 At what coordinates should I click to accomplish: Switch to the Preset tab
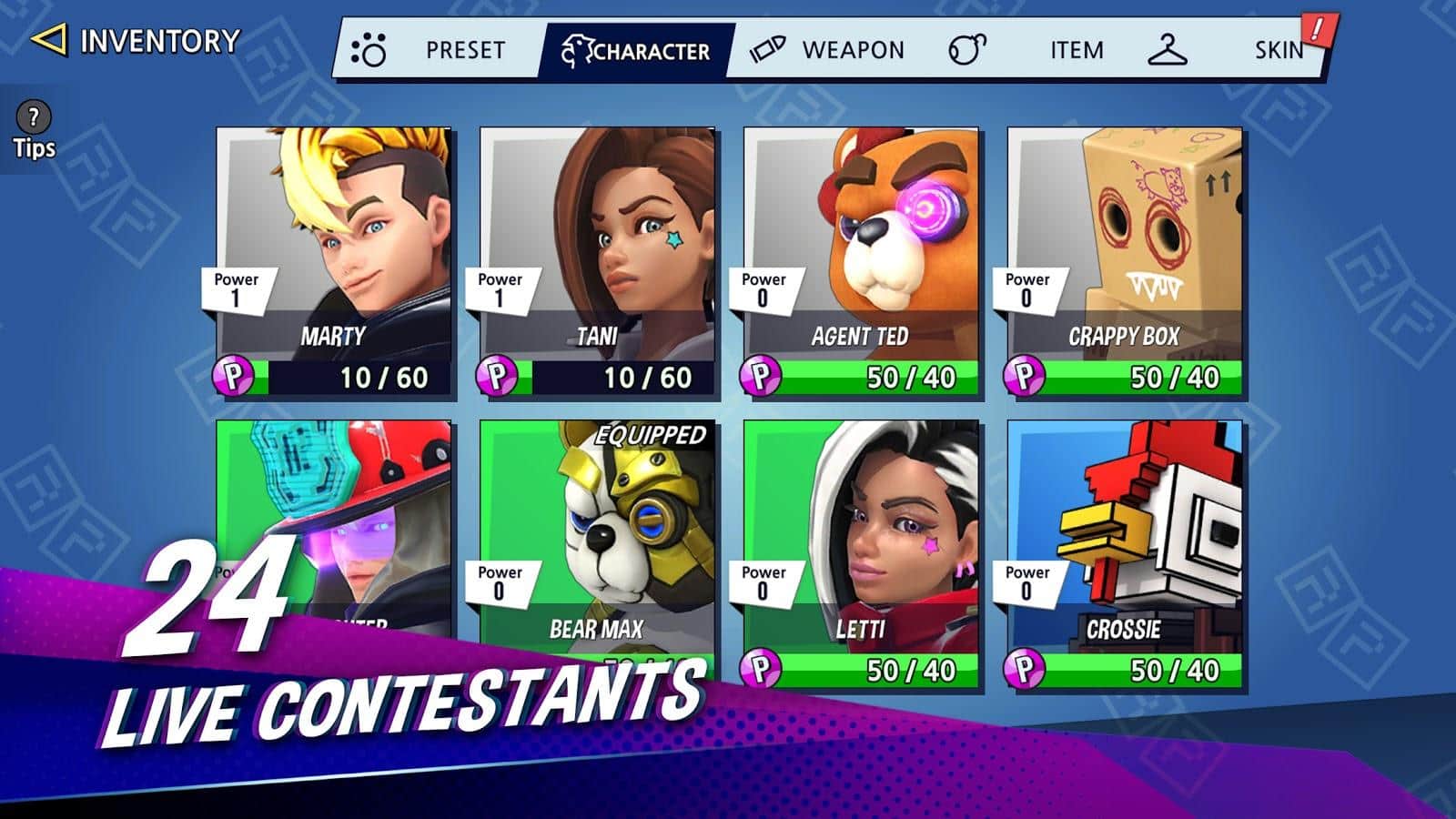435,50
